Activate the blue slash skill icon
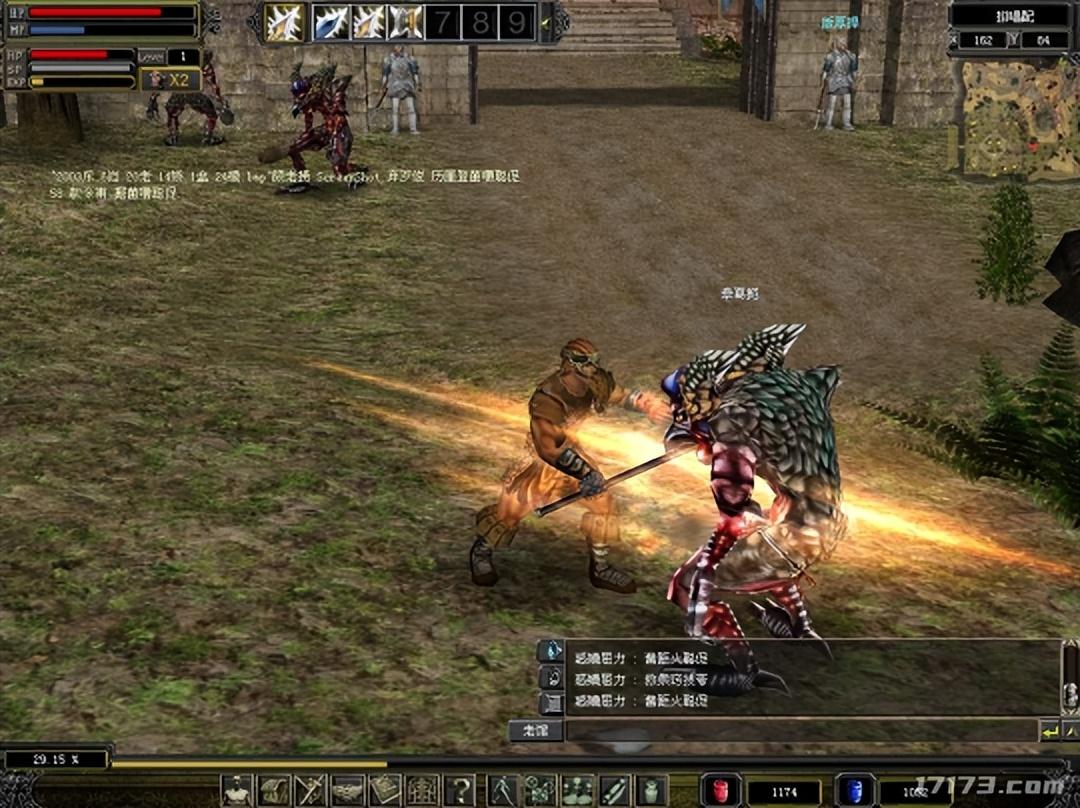Screen dimensions: 1080x808 click(x=331, y=22)
